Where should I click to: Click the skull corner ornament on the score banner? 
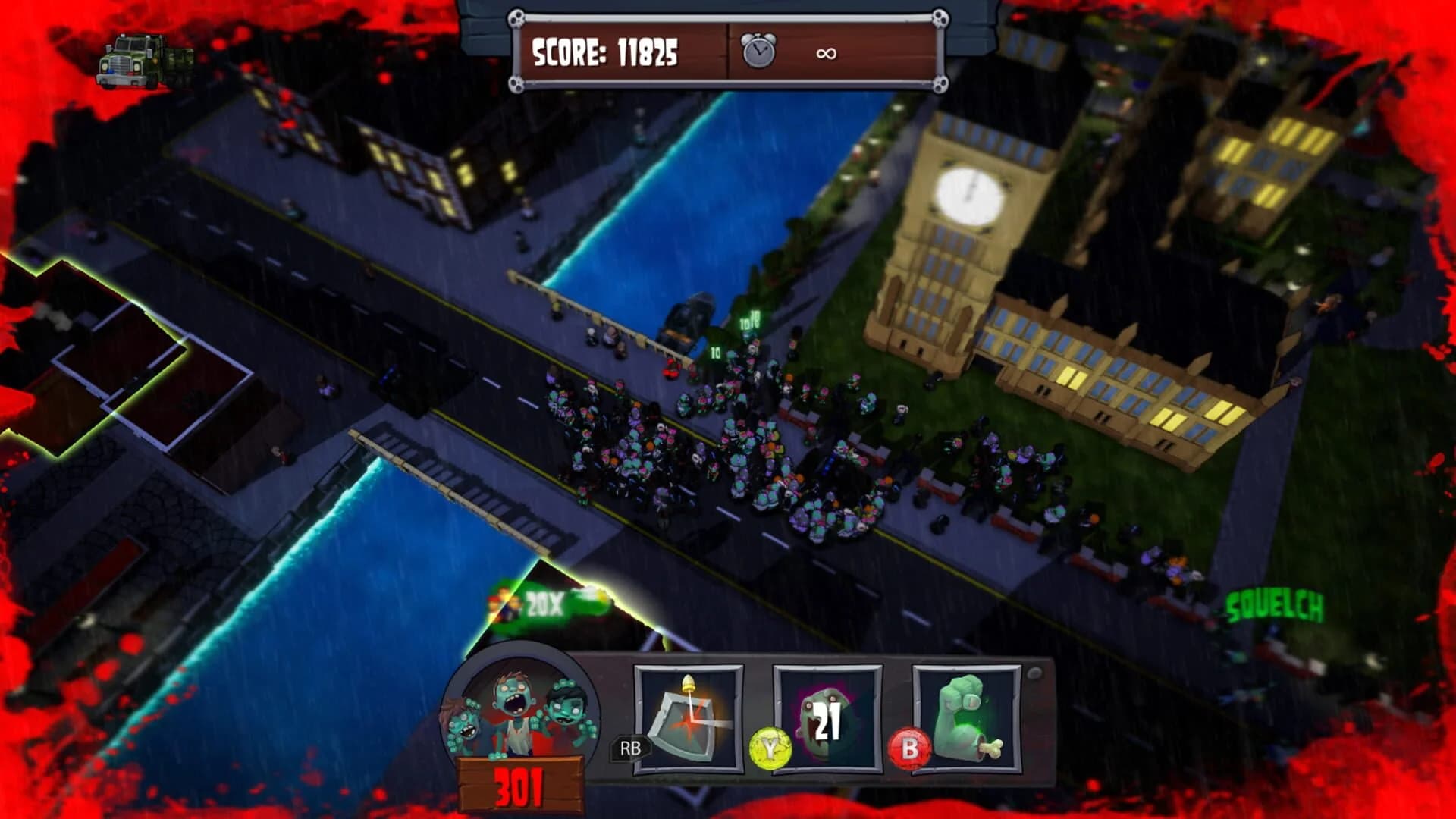click(516, 17)
